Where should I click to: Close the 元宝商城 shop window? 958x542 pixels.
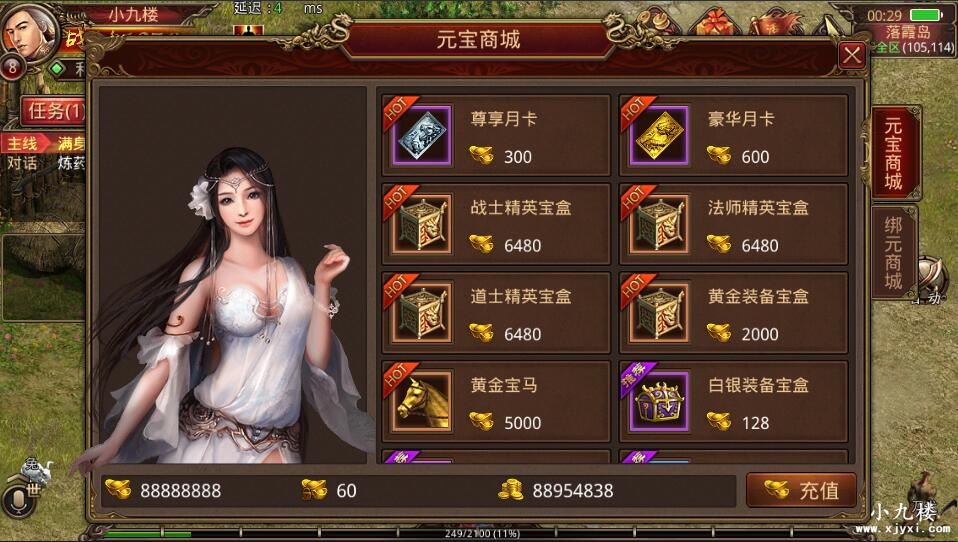[x=852, y=55]
